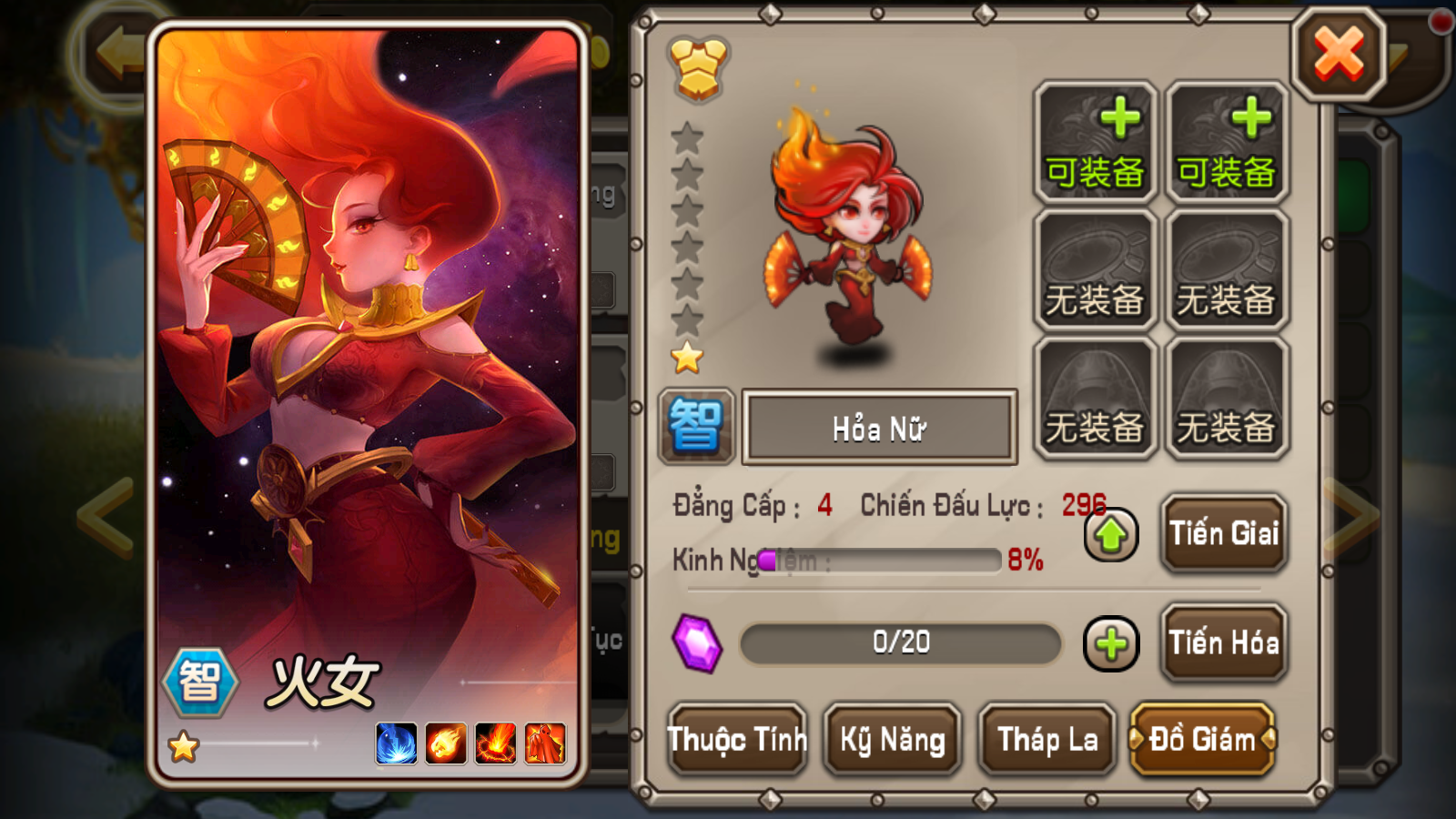This screenshot has height=819, width=1456.
Task: Switch to the Thuộc Tính tab
Action: (737, 741)
